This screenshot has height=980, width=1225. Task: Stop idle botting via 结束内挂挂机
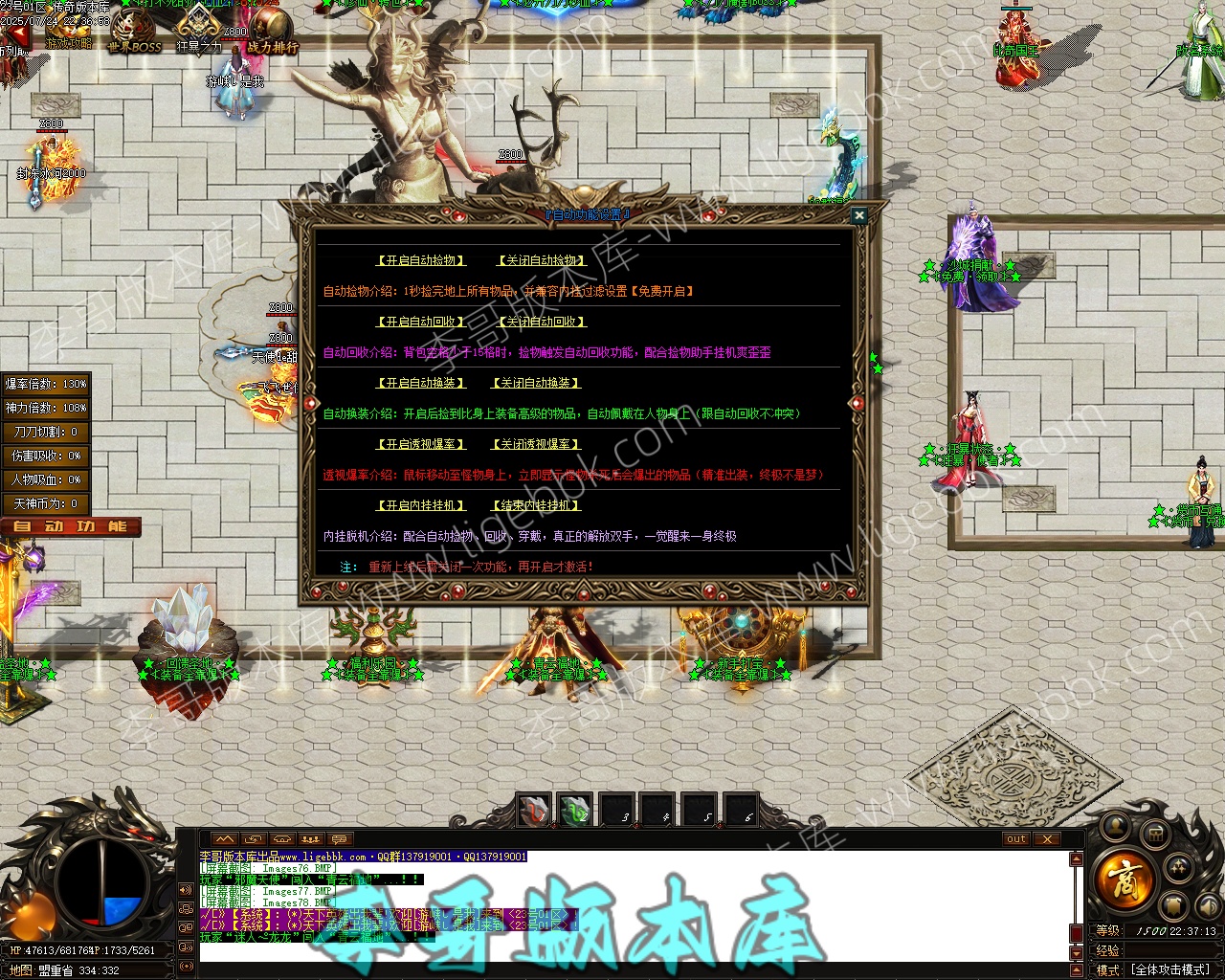point(536,505)
